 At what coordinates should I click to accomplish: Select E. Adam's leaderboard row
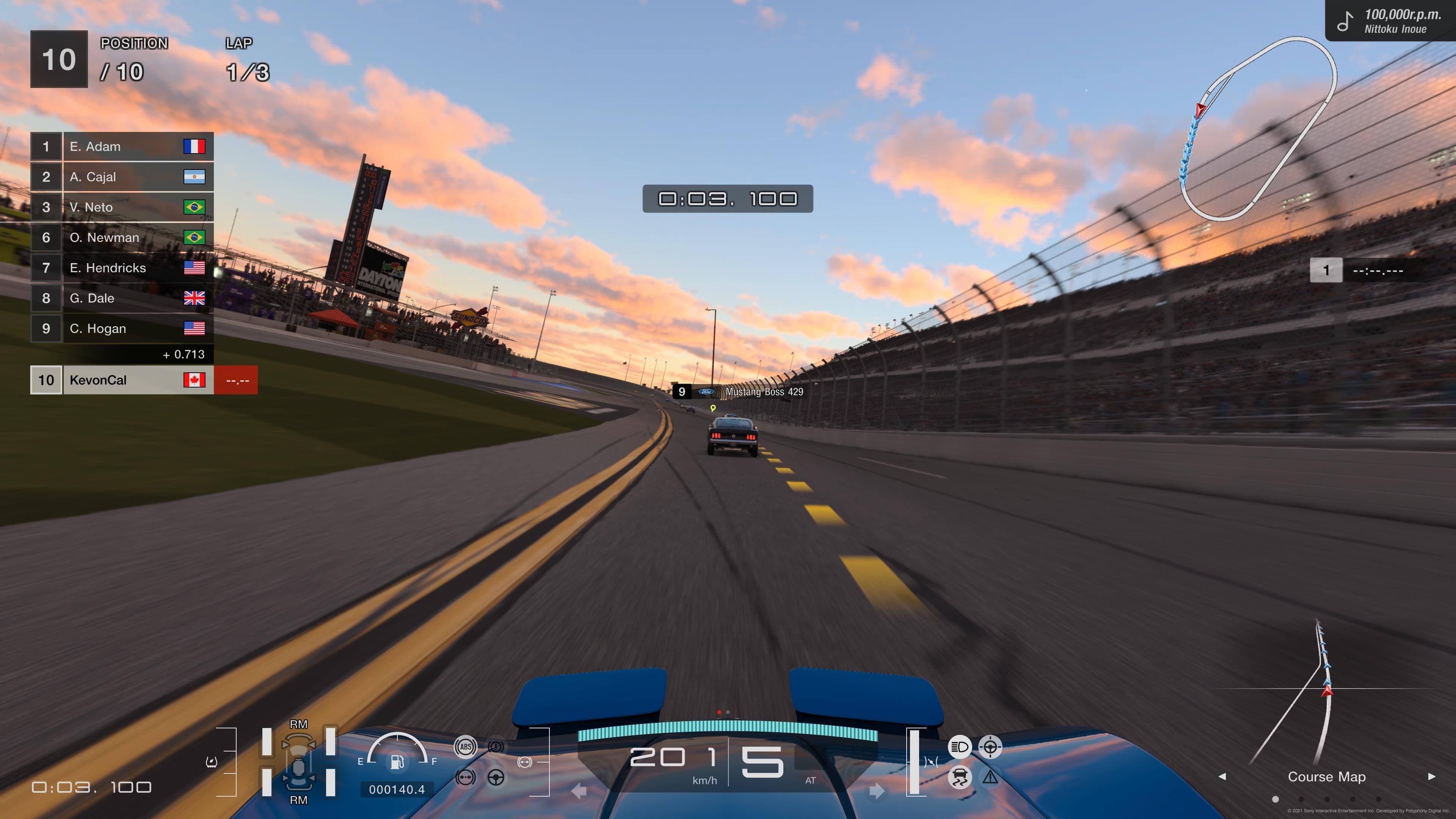coord(121,147)
